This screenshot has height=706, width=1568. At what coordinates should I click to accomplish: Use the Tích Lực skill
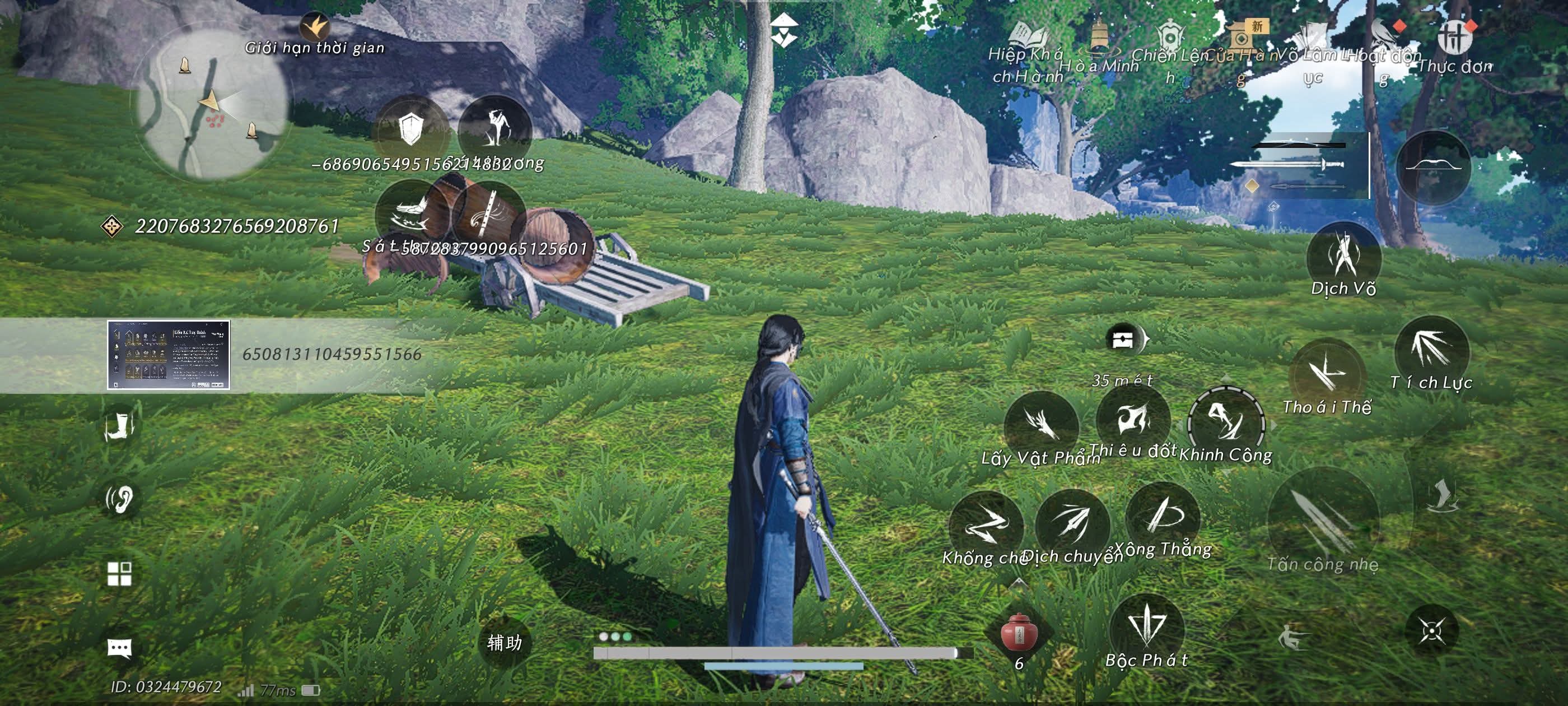[1432, 350]
